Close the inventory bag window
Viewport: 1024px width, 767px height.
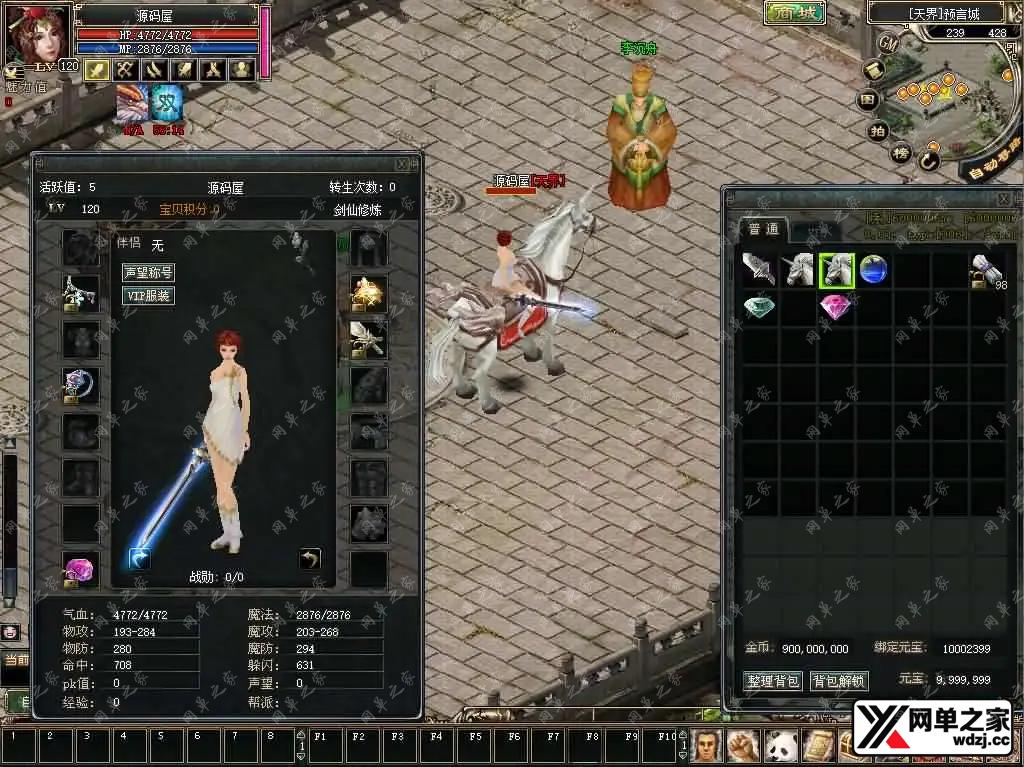click(x=1006, y=197)
